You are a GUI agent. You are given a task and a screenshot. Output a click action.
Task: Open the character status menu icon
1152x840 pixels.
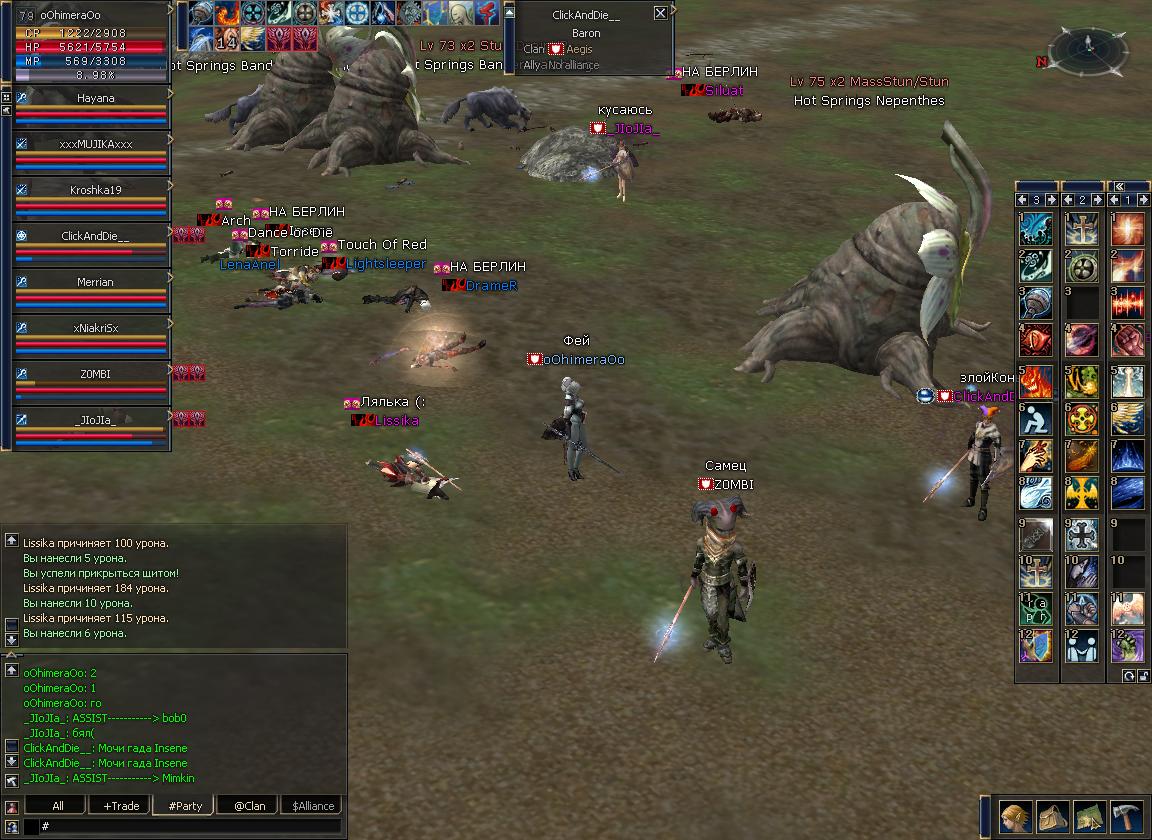[1016, 816]
